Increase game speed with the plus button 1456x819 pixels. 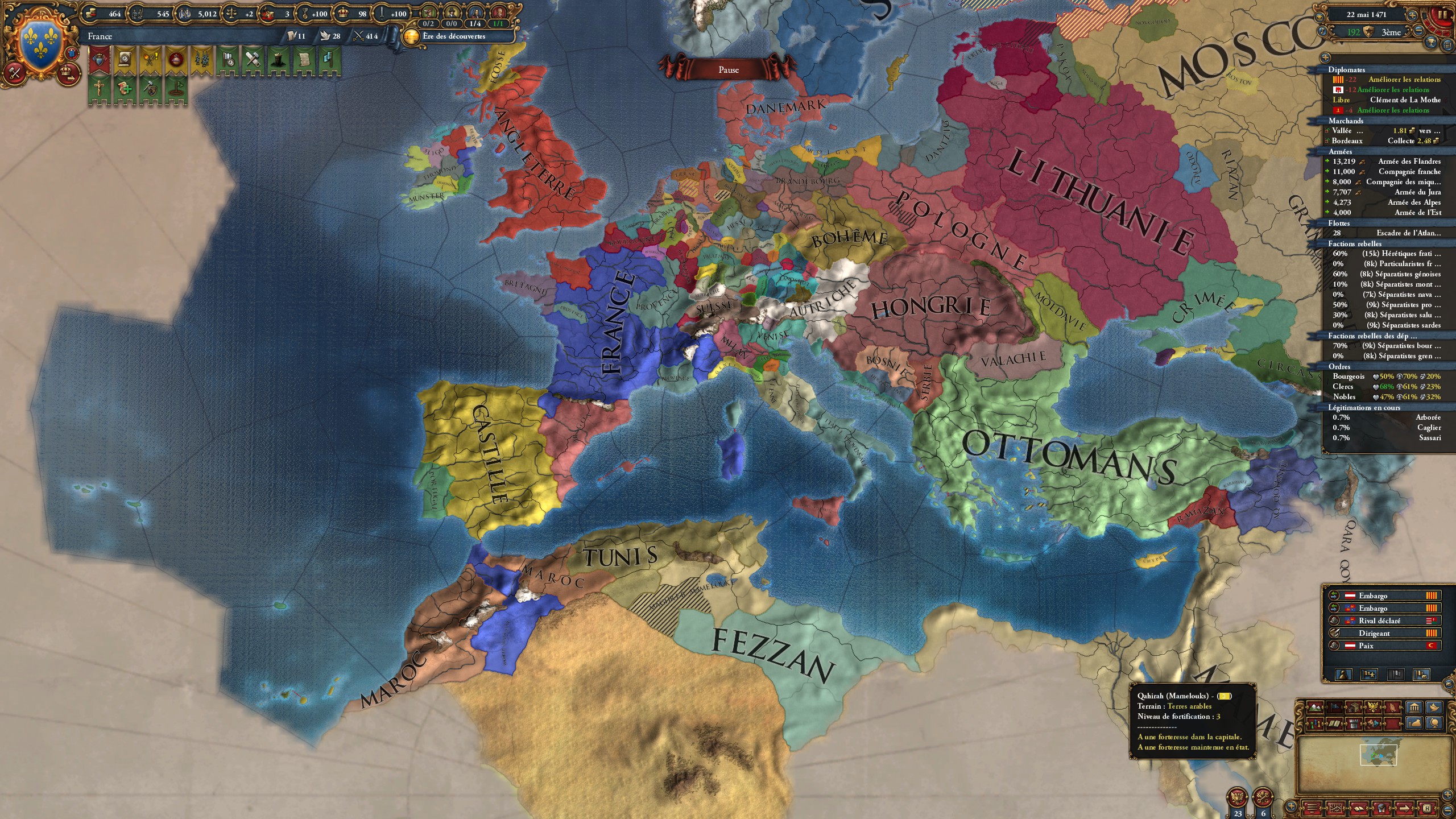[1412, 15]
